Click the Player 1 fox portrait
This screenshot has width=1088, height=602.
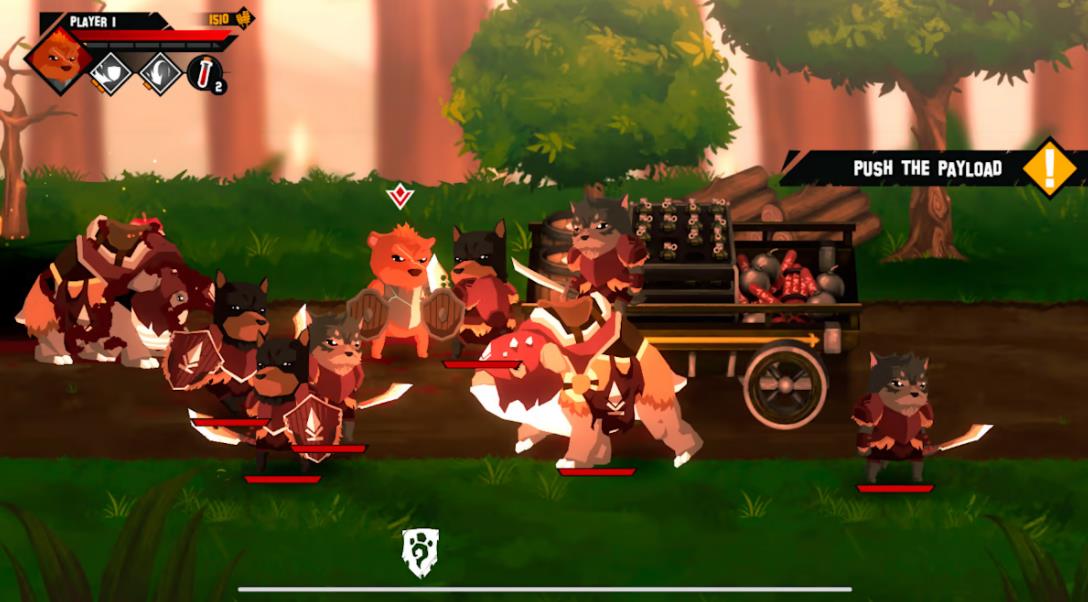click(59, 59)
